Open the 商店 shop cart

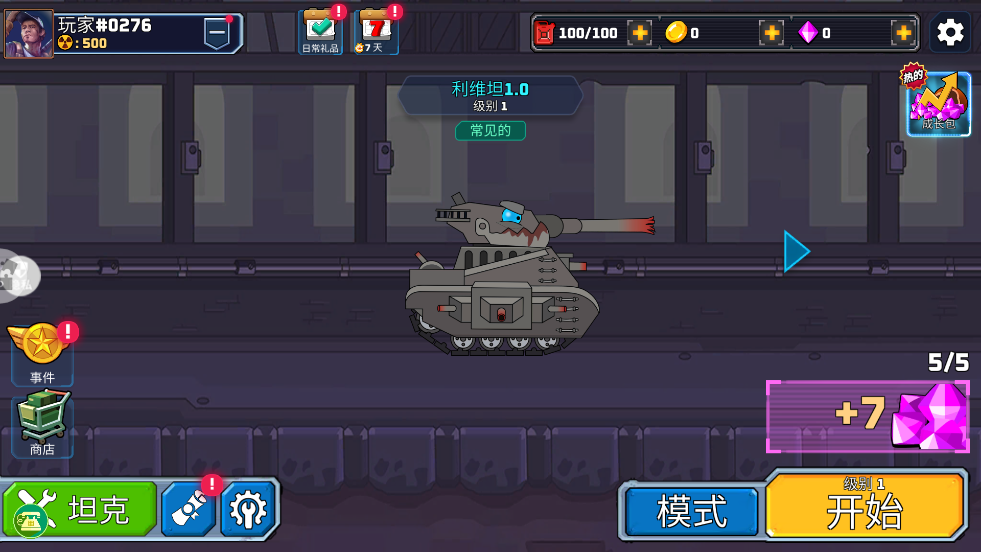(42, 421)
